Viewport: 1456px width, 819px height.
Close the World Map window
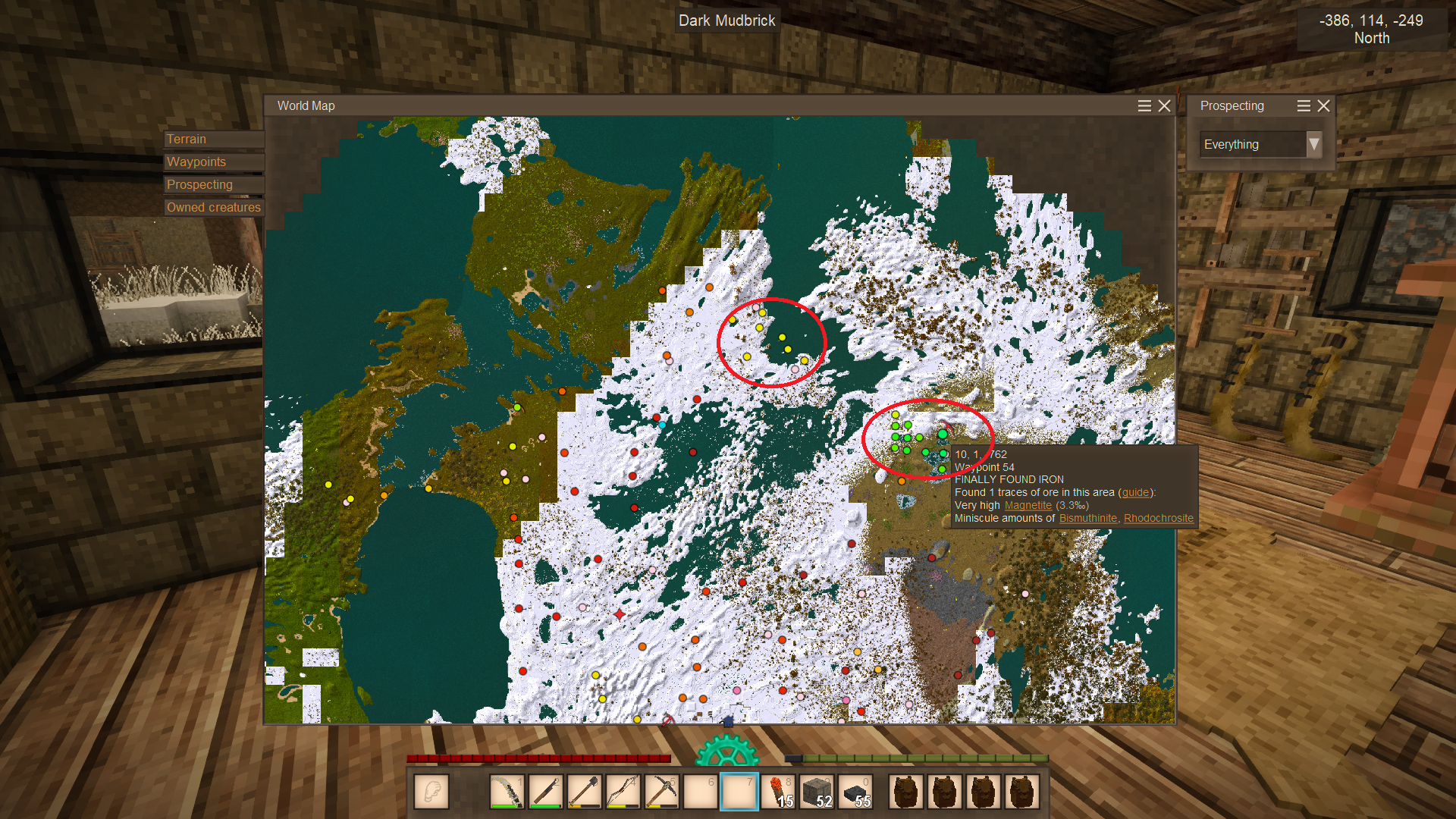[x=1165, y=106]
